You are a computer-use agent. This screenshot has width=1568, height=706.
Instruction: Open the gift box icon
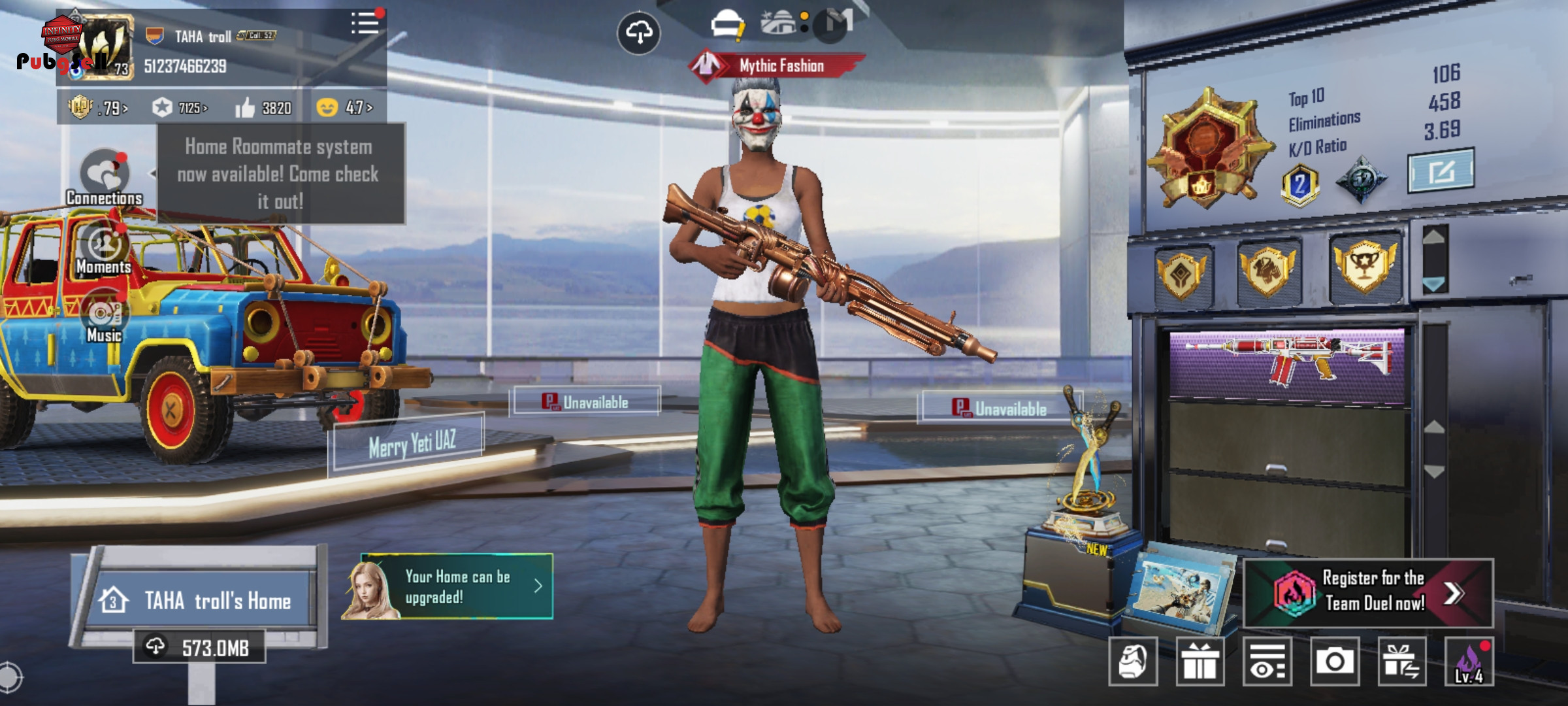click(1200, 662)
